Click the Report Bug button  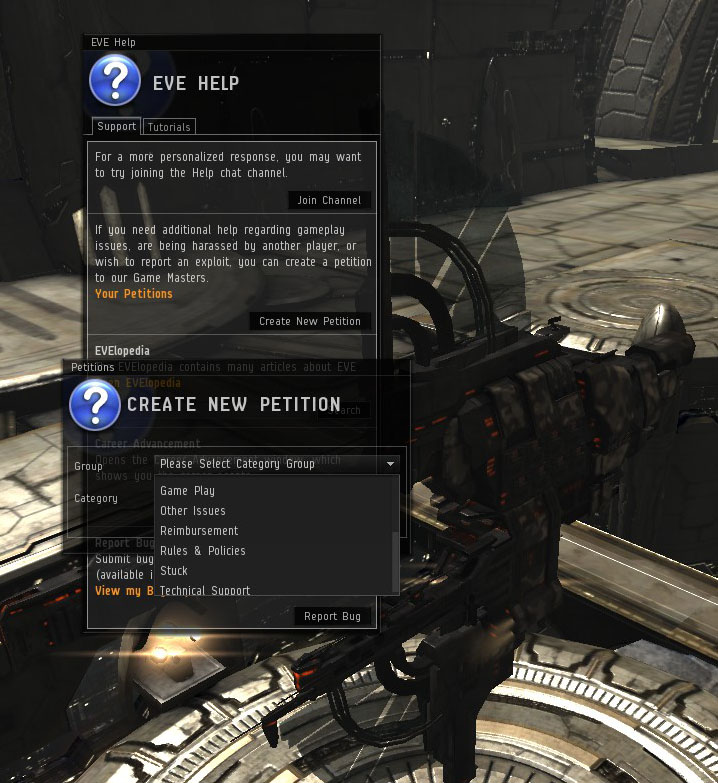pyautogui.click(x=333, y=616)
